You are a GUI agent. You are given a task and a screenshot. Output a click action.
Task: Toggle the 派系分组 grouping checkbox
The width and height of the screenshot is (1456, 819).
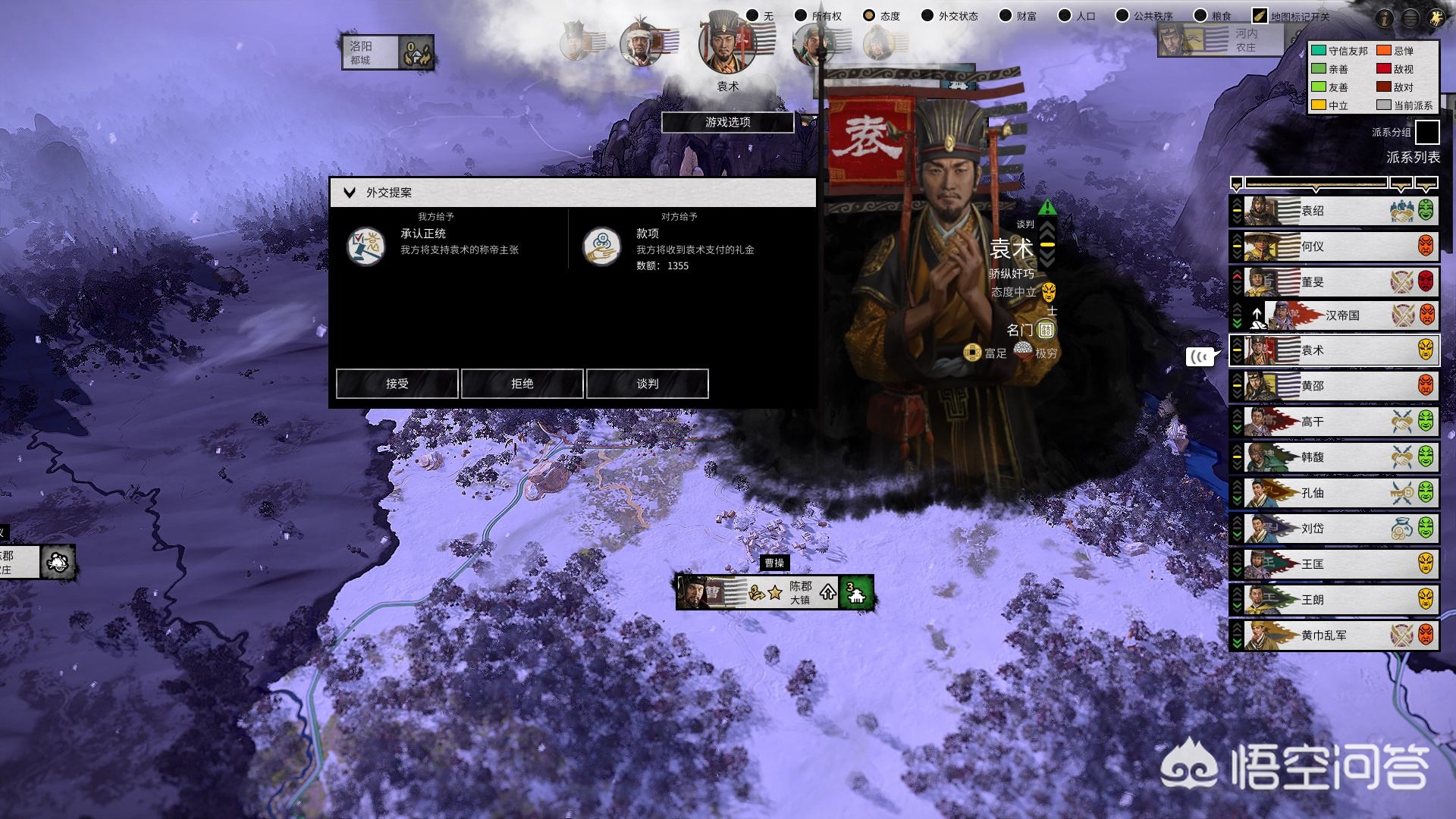tap(1427, 132)
